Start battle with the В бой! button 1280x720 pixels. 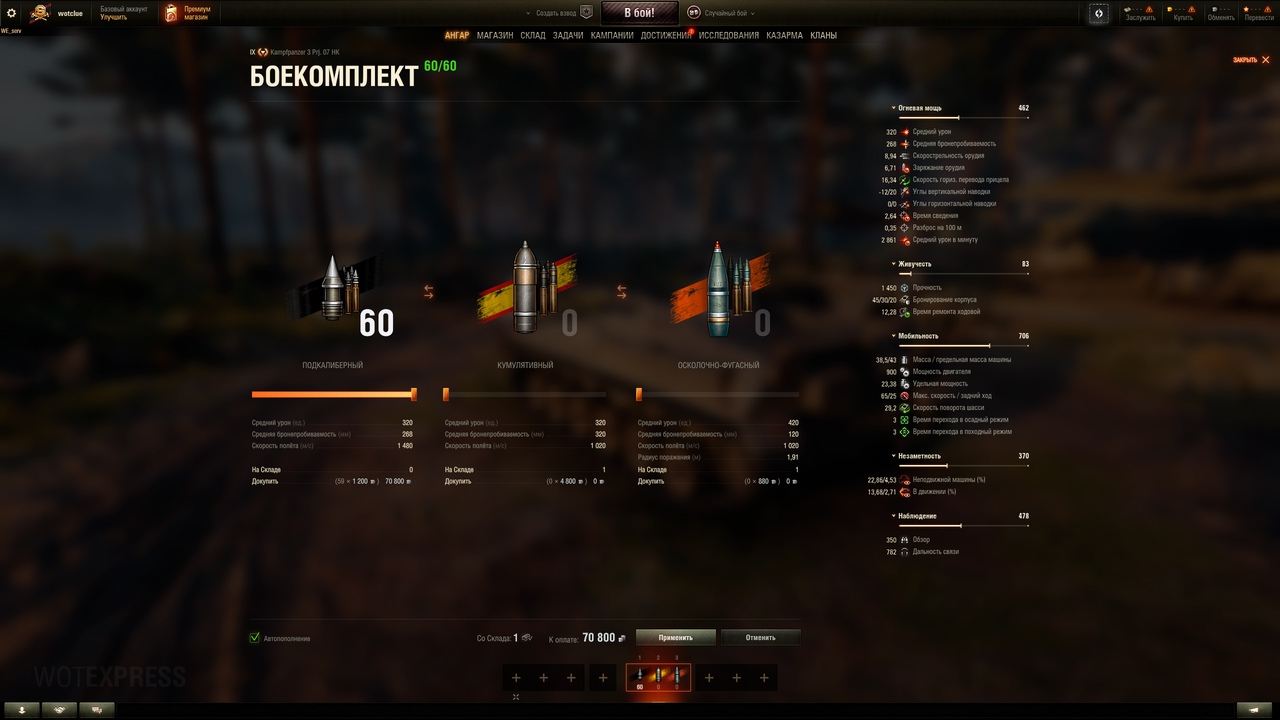pos(639,13)
